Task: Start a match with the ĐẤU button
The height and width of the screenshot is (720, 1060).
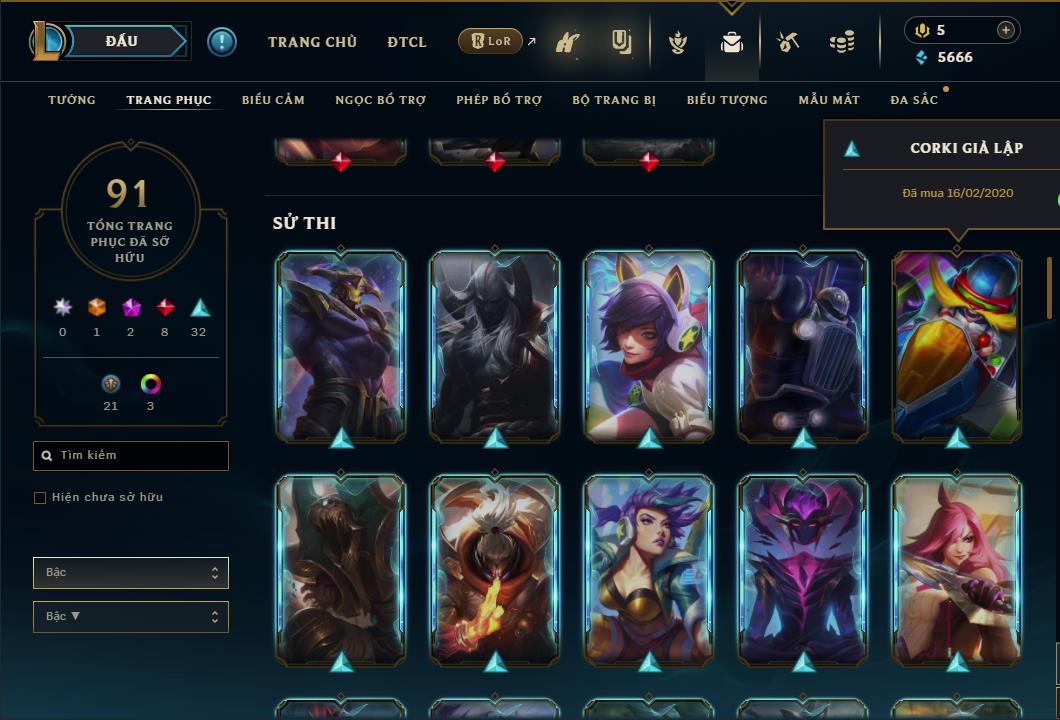Action: pyautogui.click(x=122, y=41)
